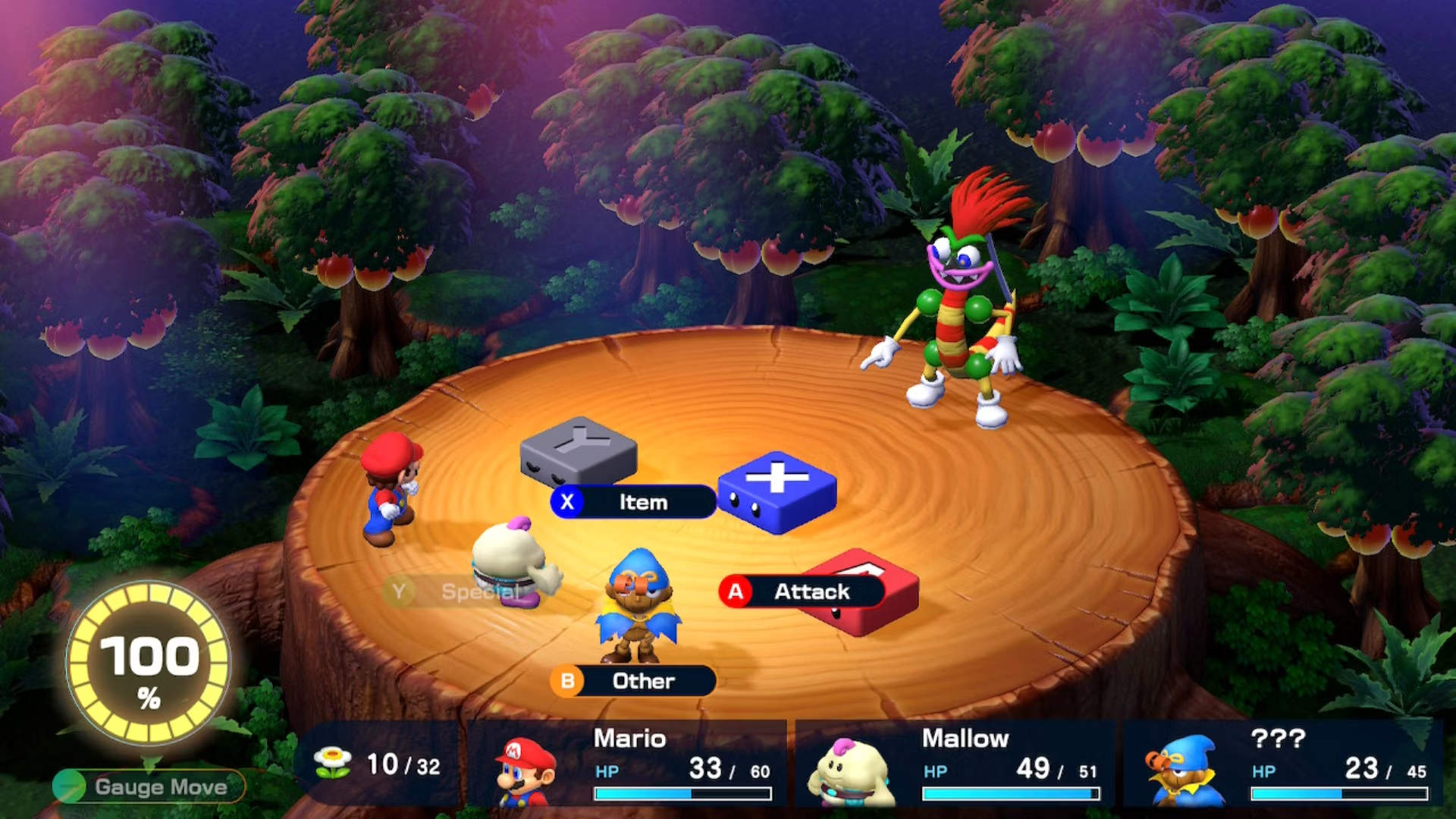1456x819 pixels.
Task: Select Mallow's party status panel
Action: 955,764
